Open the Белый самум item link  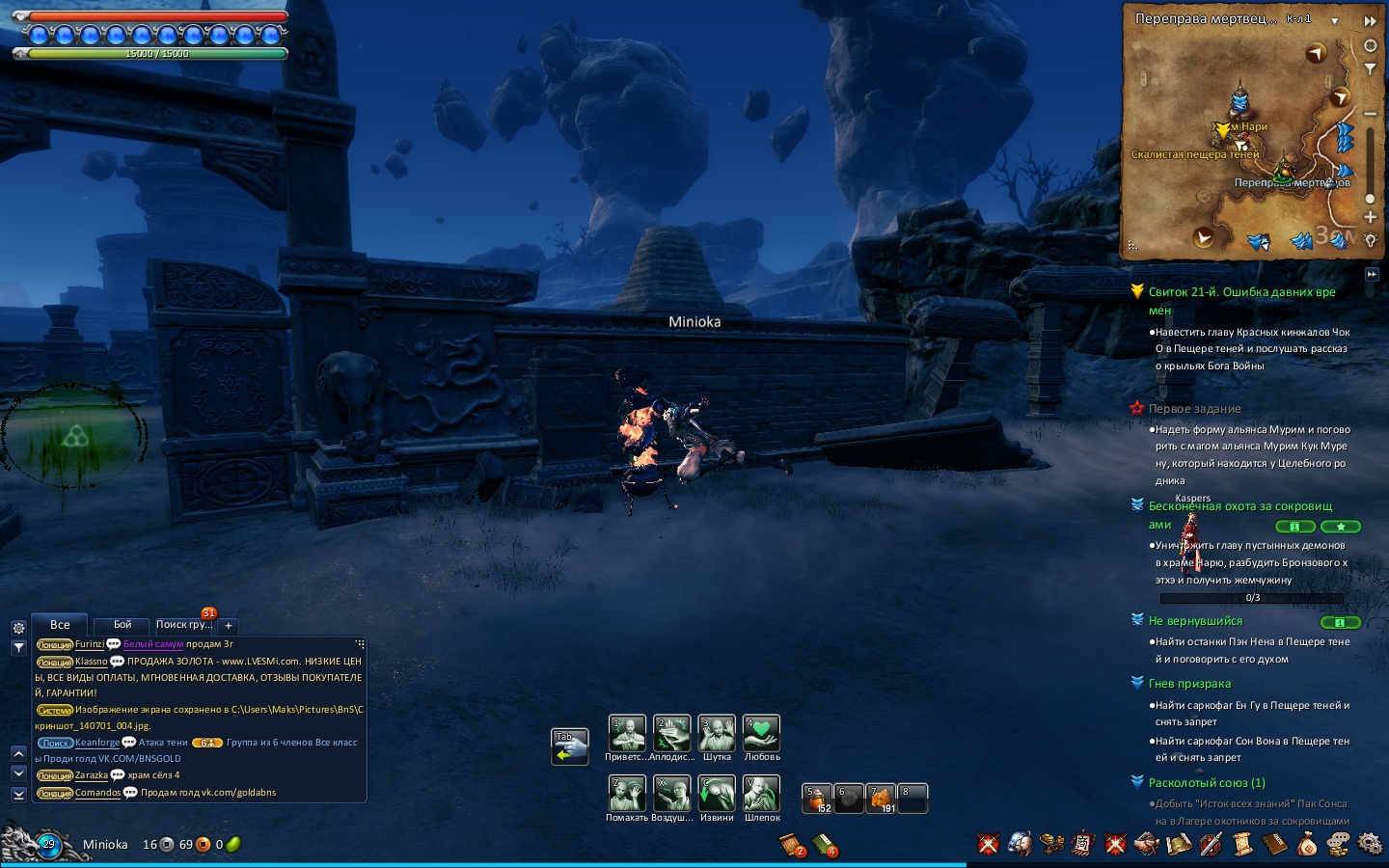coord(153,644)
